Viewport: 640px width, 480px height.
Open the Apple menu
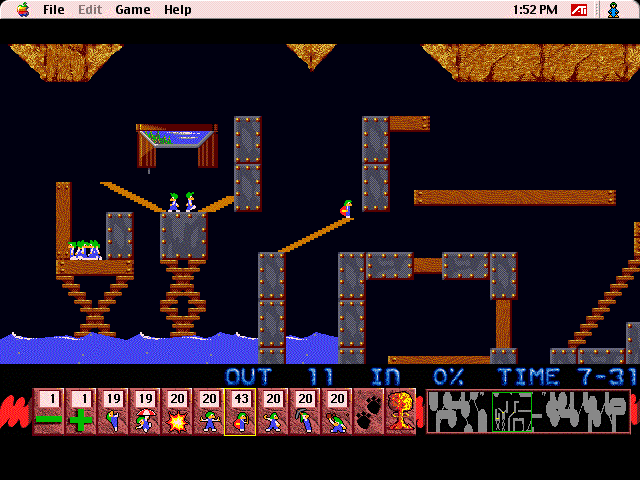(22, 10)
